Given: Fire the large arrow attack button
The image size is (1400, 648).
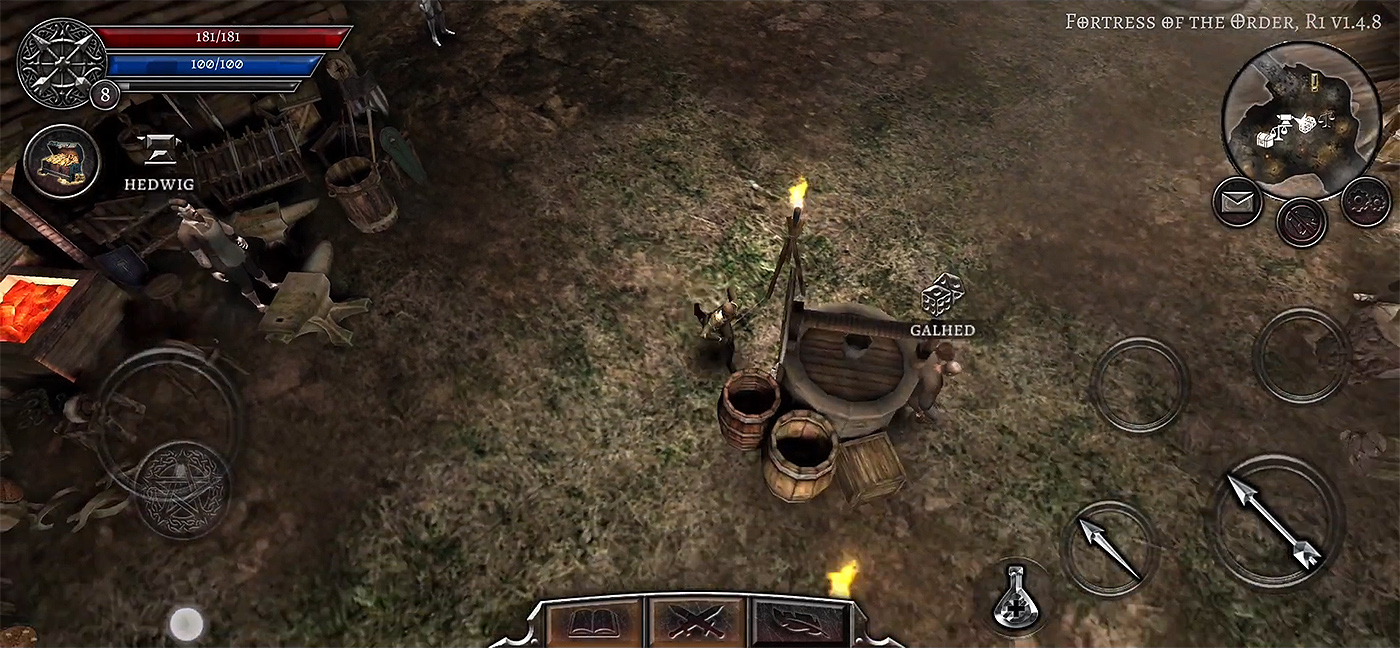Looking at the screenshot, I should coord(1274,520).
